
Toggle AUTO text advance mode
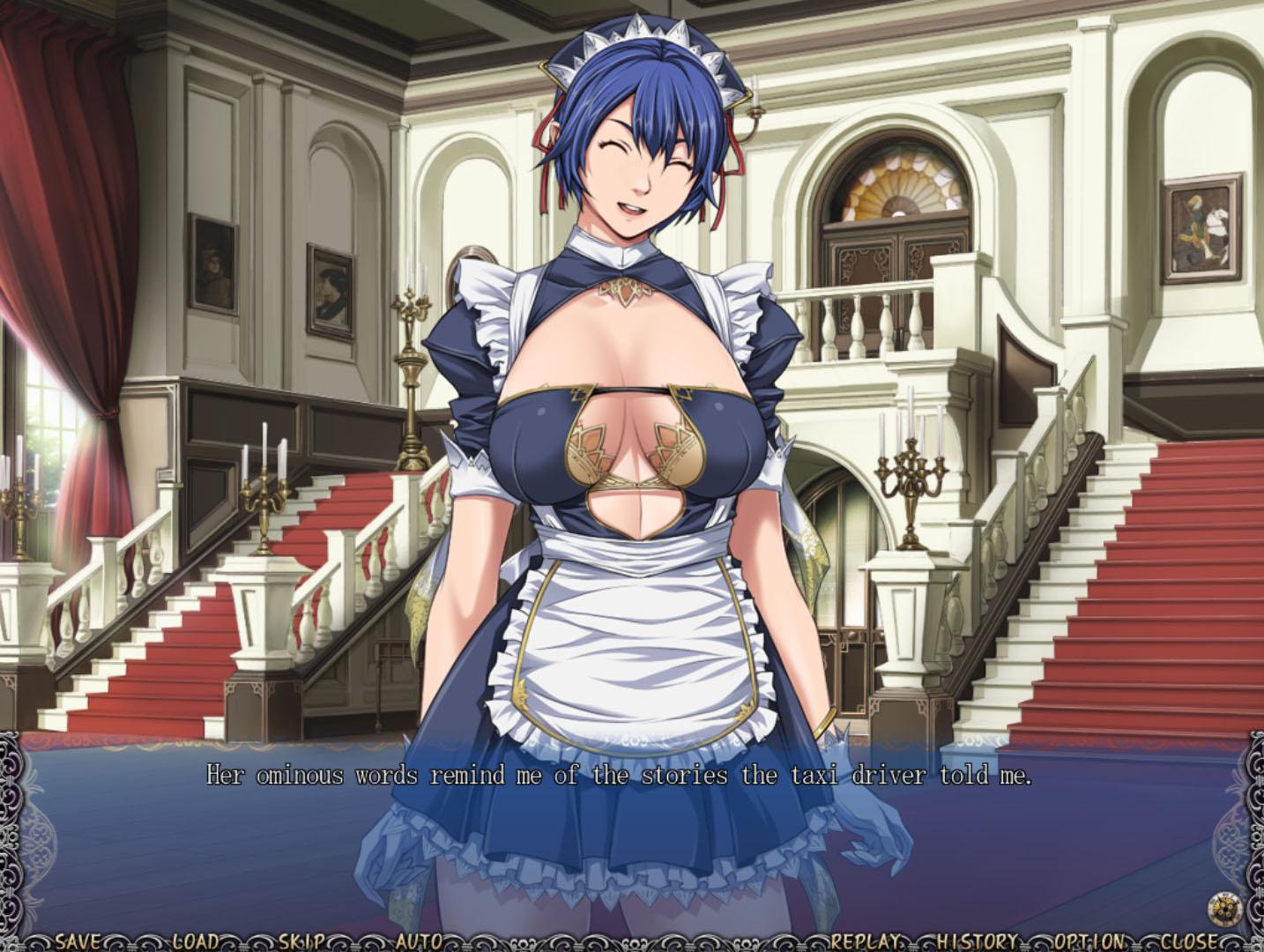click(x=418, y=941)
